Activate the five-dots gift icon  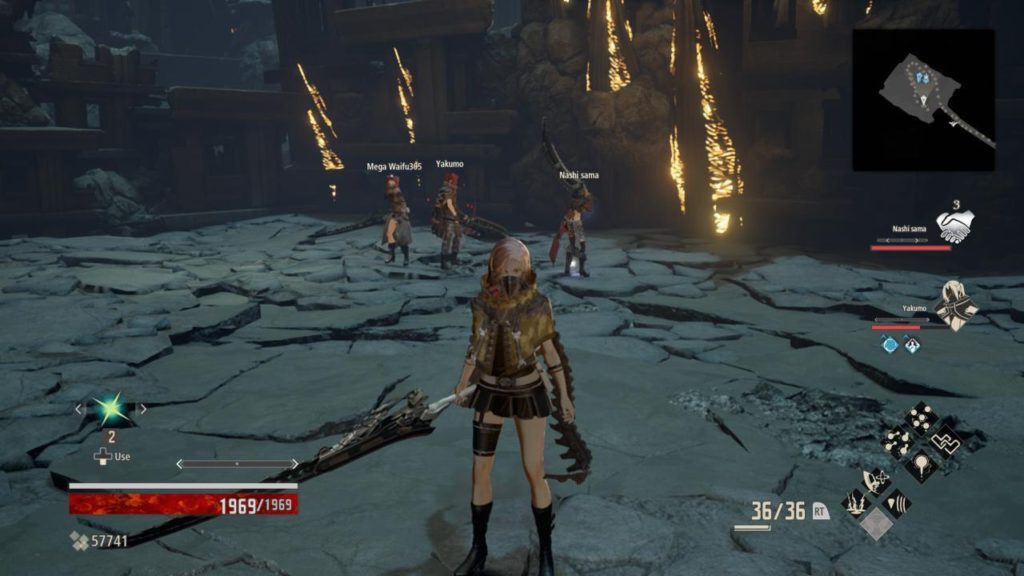click(919, 418)
